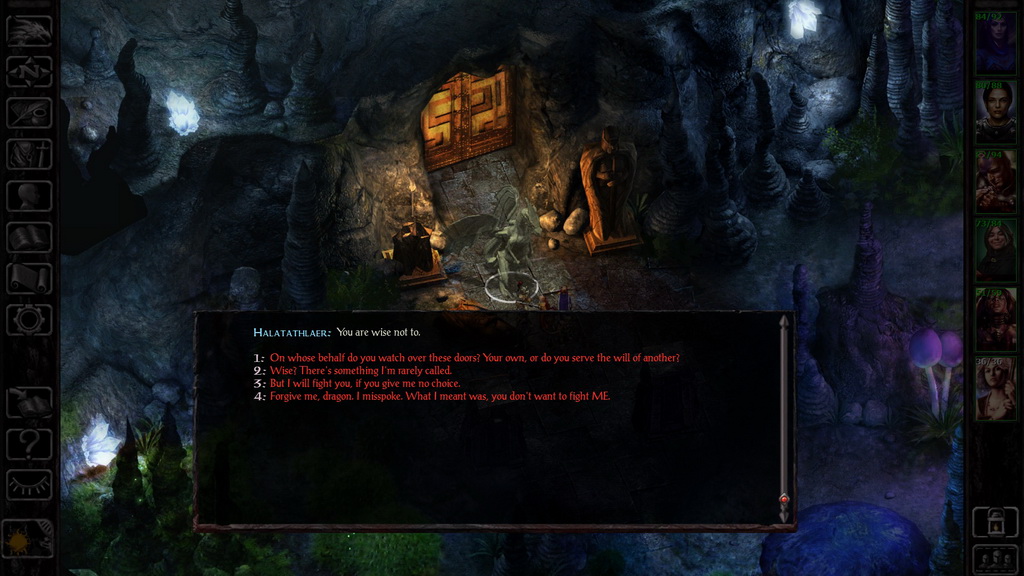The width and height of the screenshot is (1024, 576).
Task: Open the area map with the compass icon
Action: pos(29,71)
